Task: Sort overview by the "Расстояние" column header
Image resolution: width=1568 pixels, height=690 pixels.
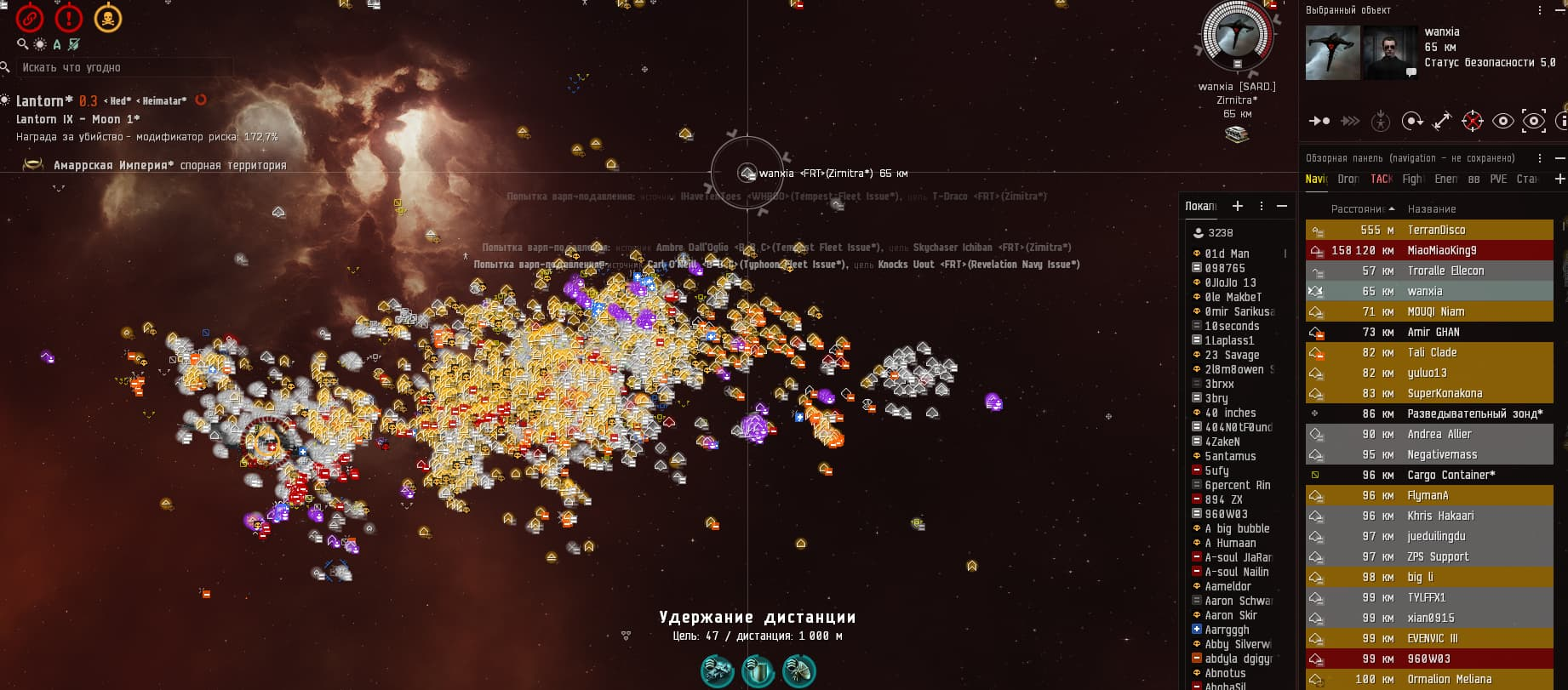Action: coord(1357,208)
